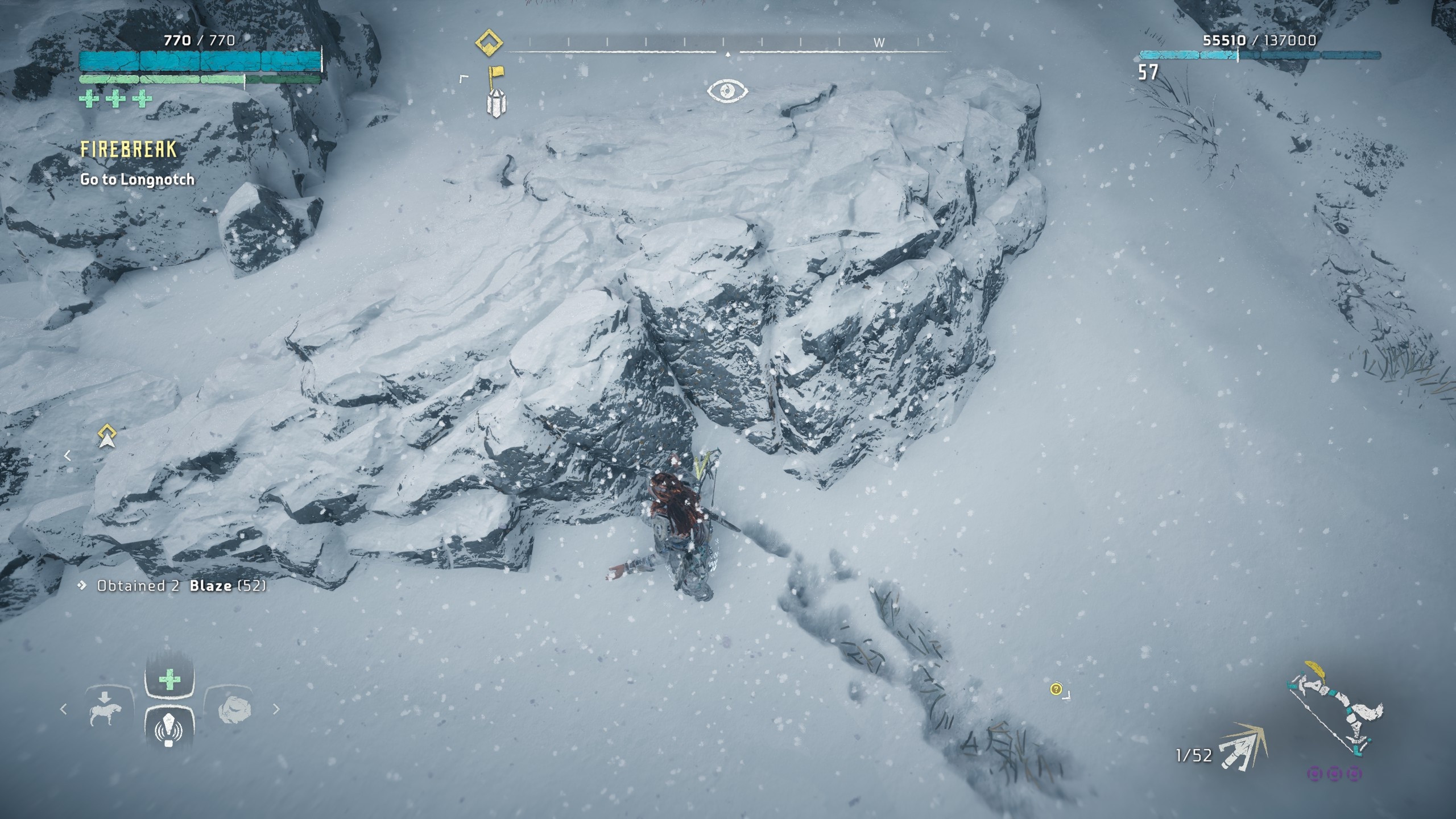Image resolution: width=1456 pixels, height=819 pixels.
Task: Cycle quick slots with the left arrow
Action: point(64,709)
